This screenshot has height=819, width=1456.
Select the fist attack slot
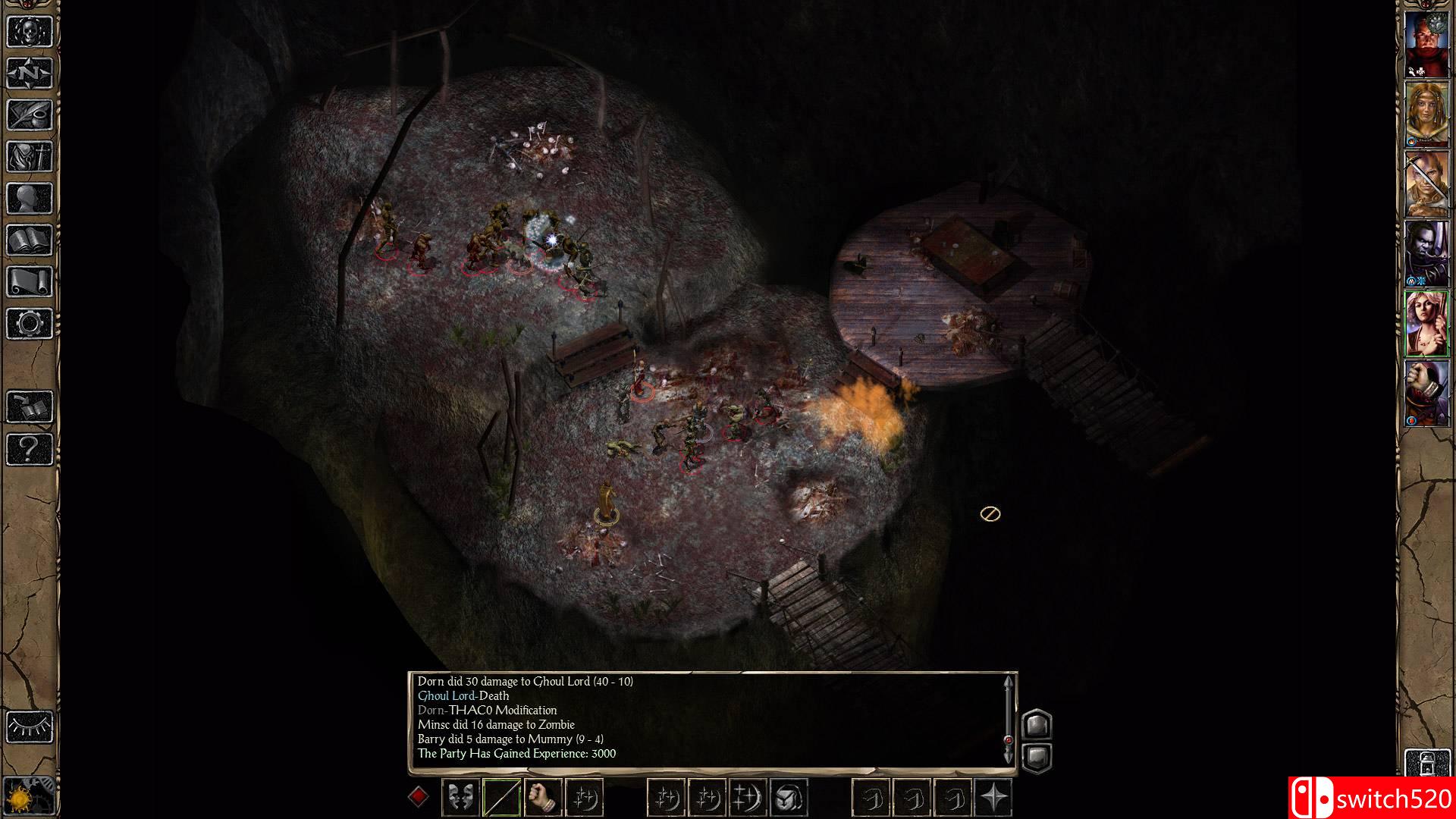[542, 797]
